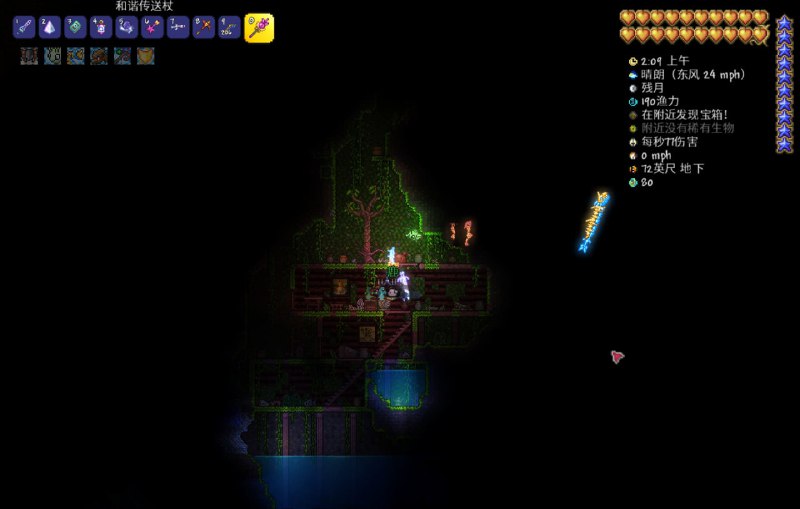800x509 pixels.
Task: Click the first buff icon under the hotbar
Action: [29, 56]
